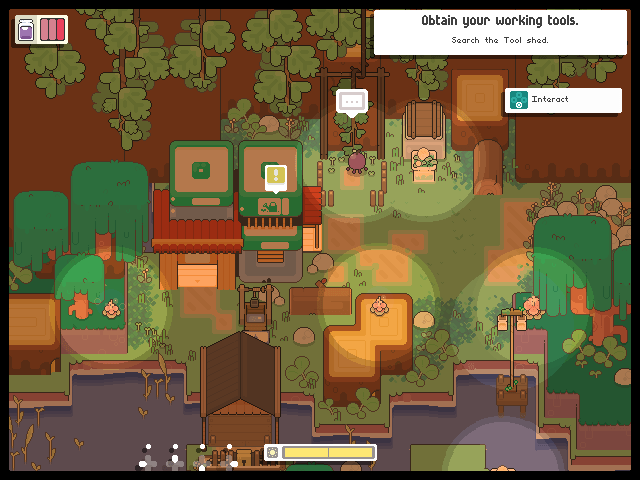Image resolution: width=640 pixels, height=480 pixels.
Task: Open the ellipsis speech bubble
Action: [x=351, y=100]
